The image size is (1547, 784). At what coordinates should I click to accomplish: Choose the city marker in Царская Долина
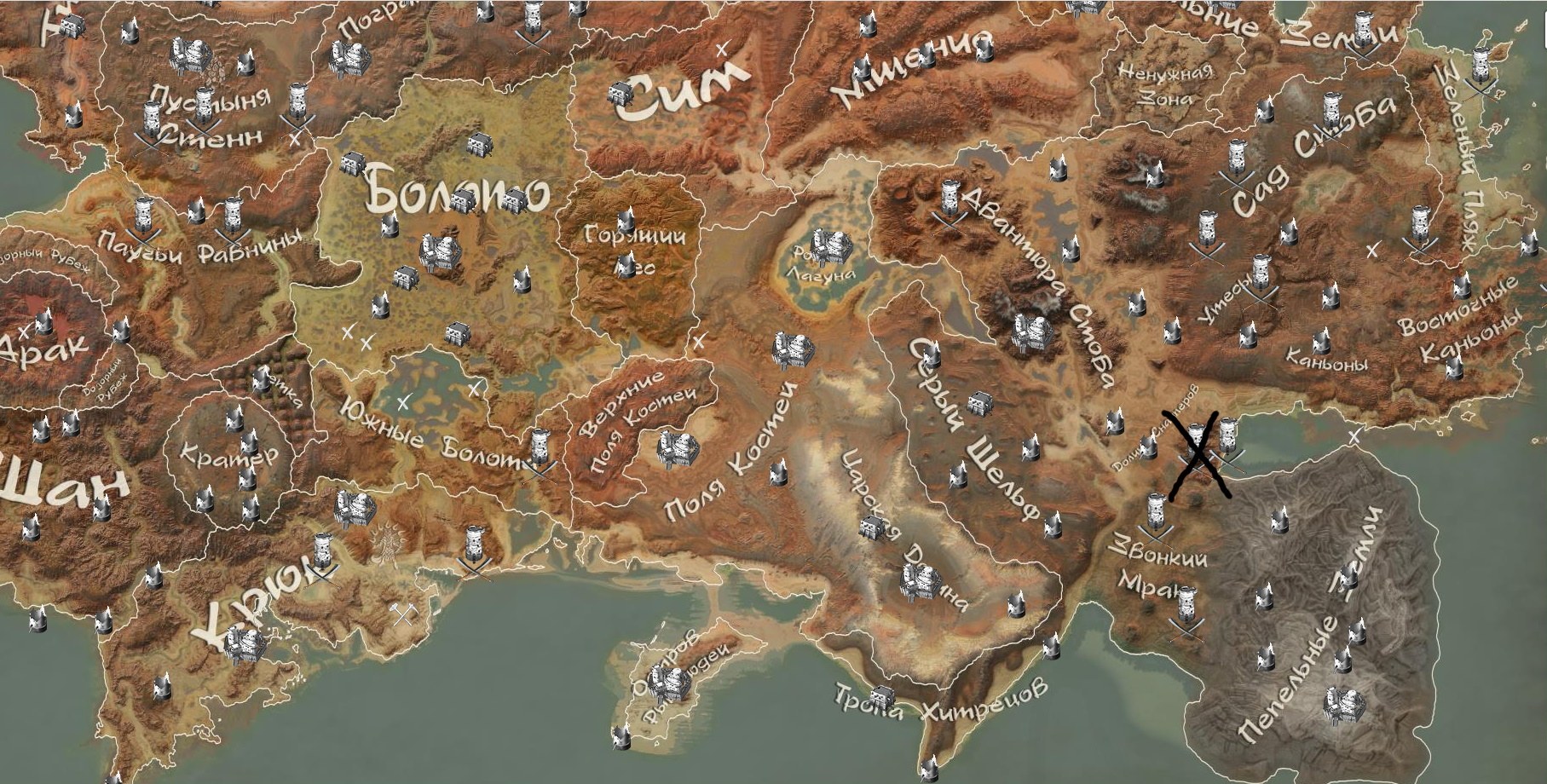coord(919,579)
